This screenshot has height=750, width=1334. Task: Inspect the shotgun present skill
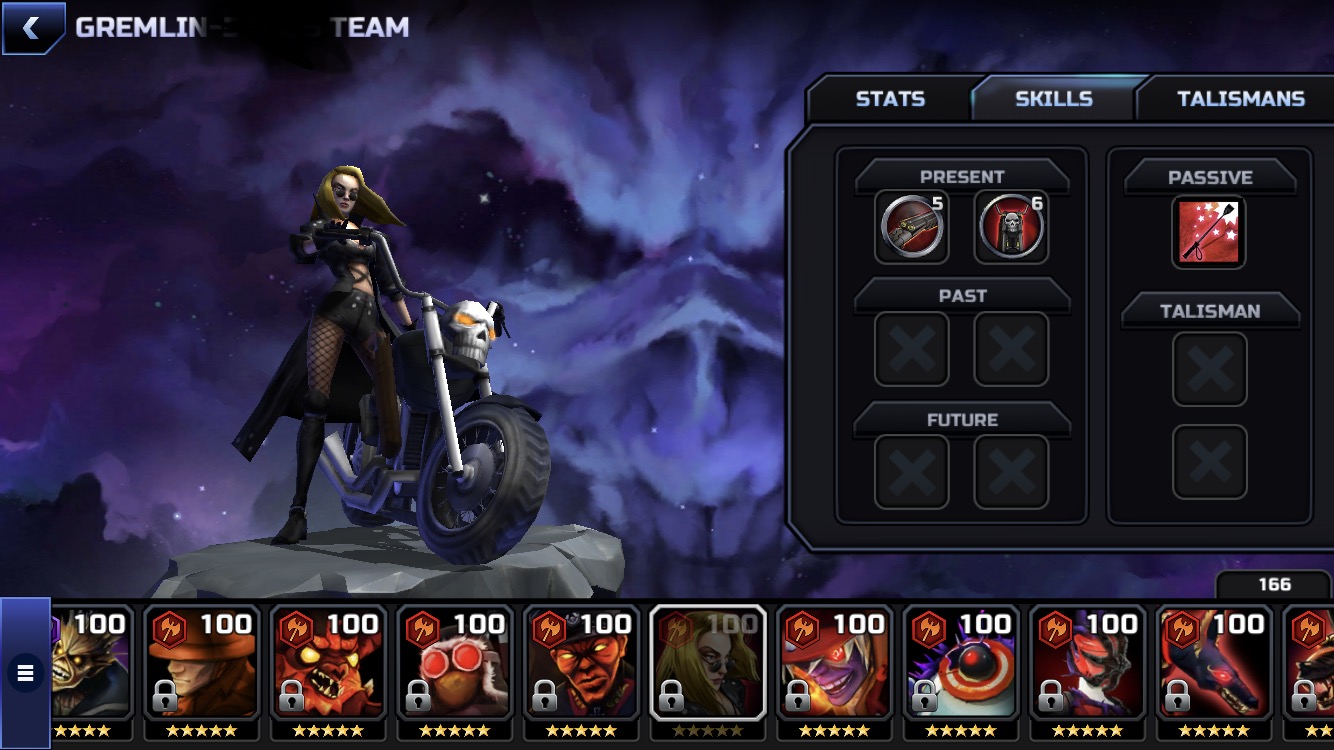pyautogui.click(x=911, y=227)
